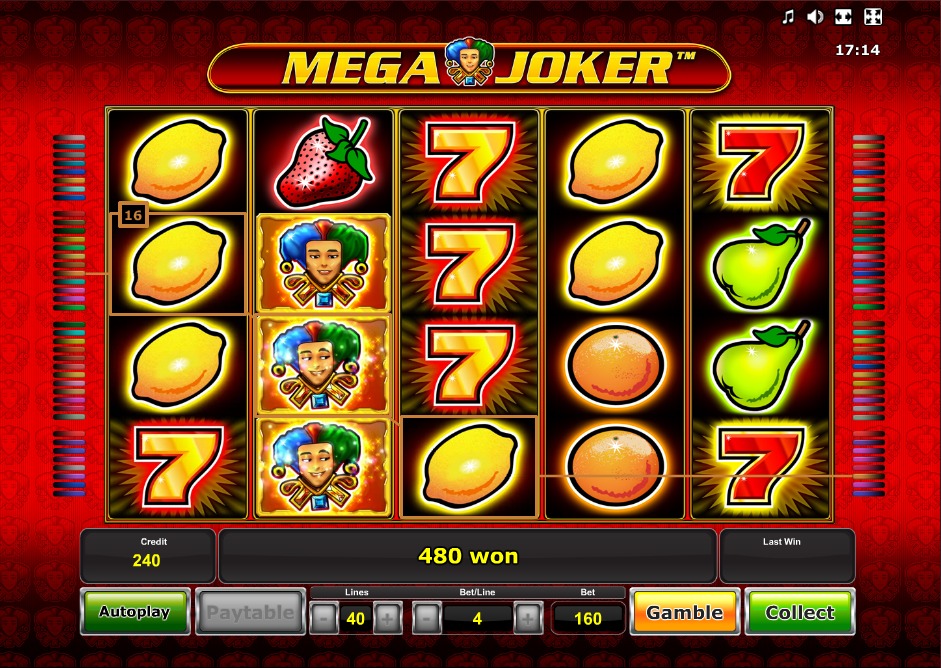Start Autoplay spins

coord(134,612)
